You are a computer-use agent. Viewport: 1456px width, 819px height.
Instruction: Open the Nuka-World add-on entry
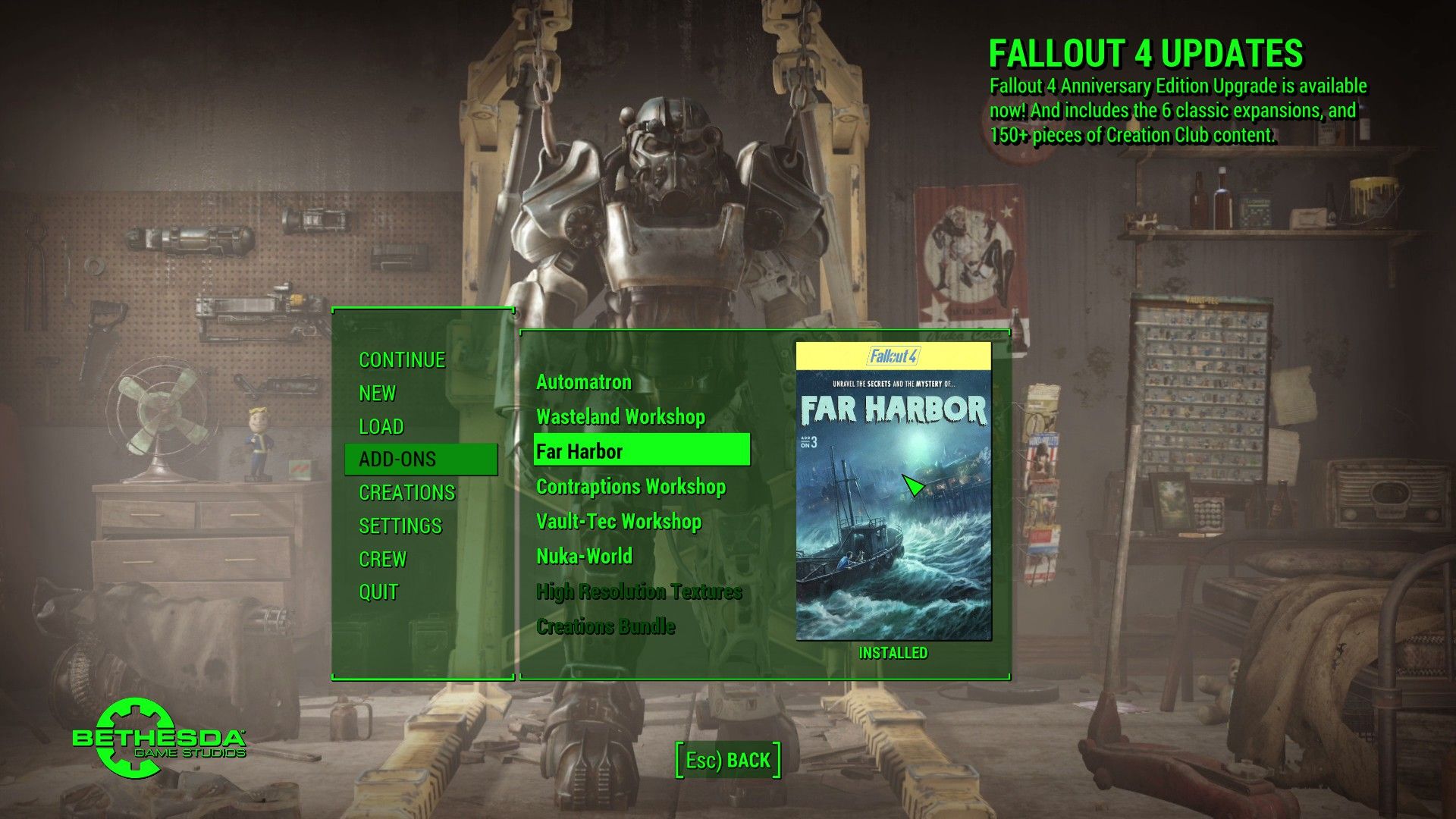pyautogui.click(x=585, y=557)
